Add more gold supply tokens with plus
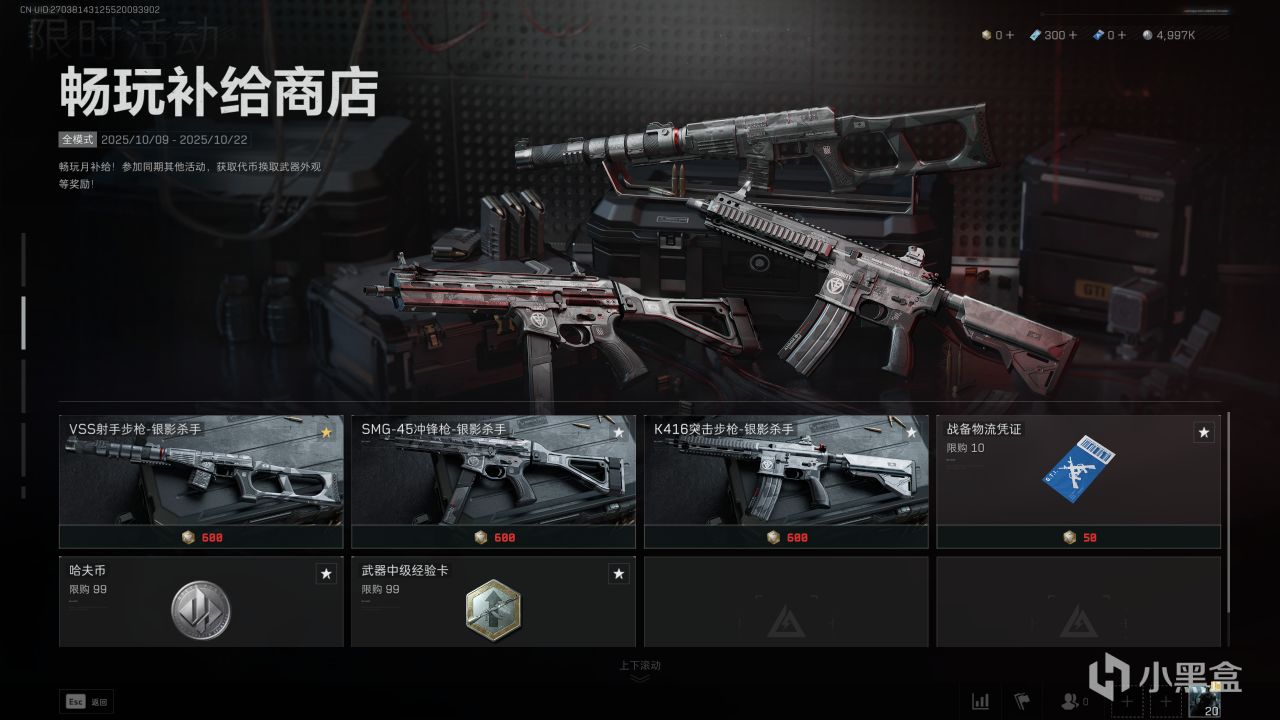 [x=1010, y=35]
